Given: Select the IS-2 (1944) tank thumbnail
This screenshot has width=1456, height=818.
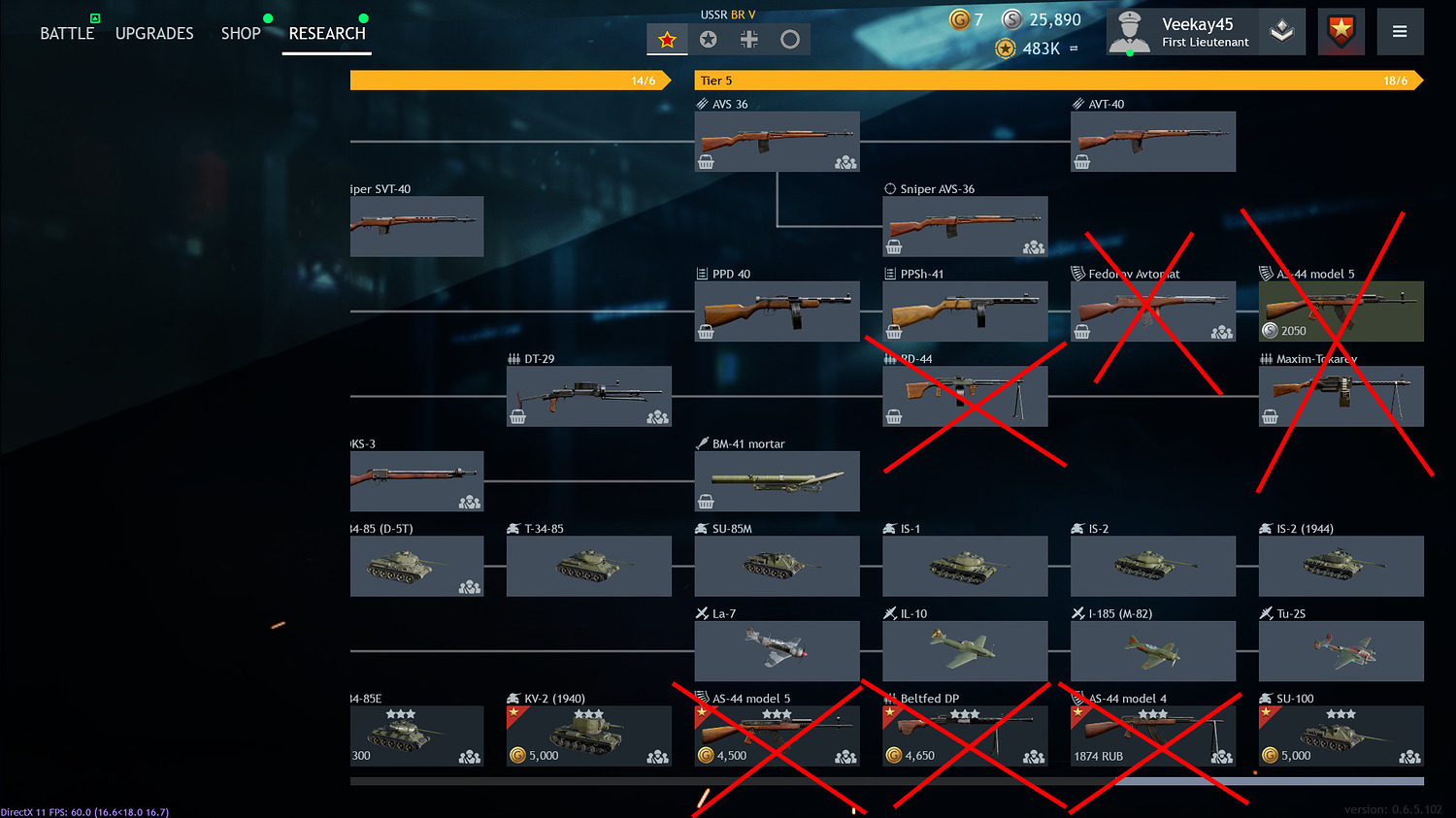Looking at the screenshot, I should [1340, 566].
